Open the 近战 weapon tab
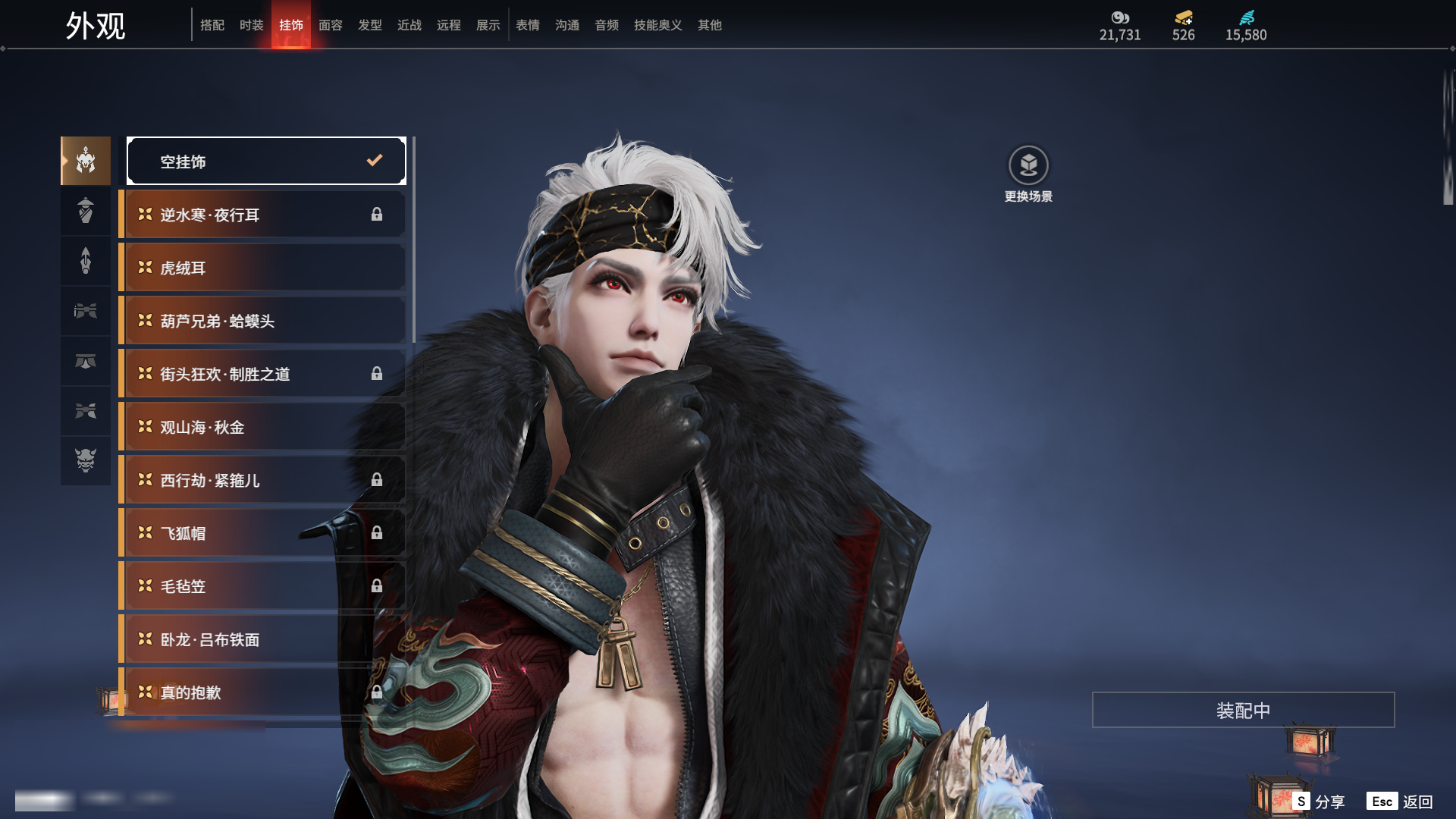Screen dimensions: 1456x819 coord(409,25)
